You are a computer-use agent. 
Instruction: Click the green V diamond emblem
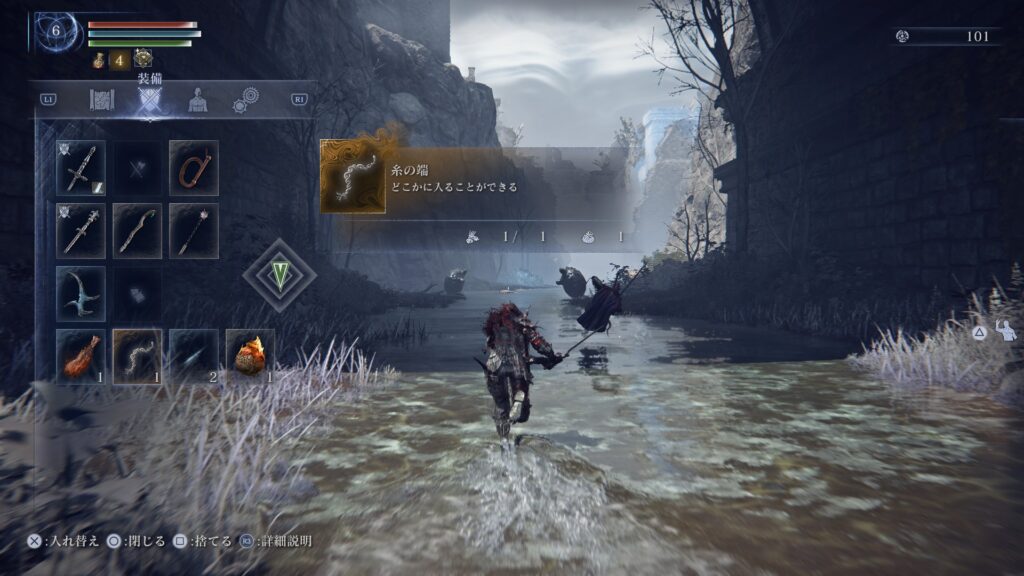279,275
